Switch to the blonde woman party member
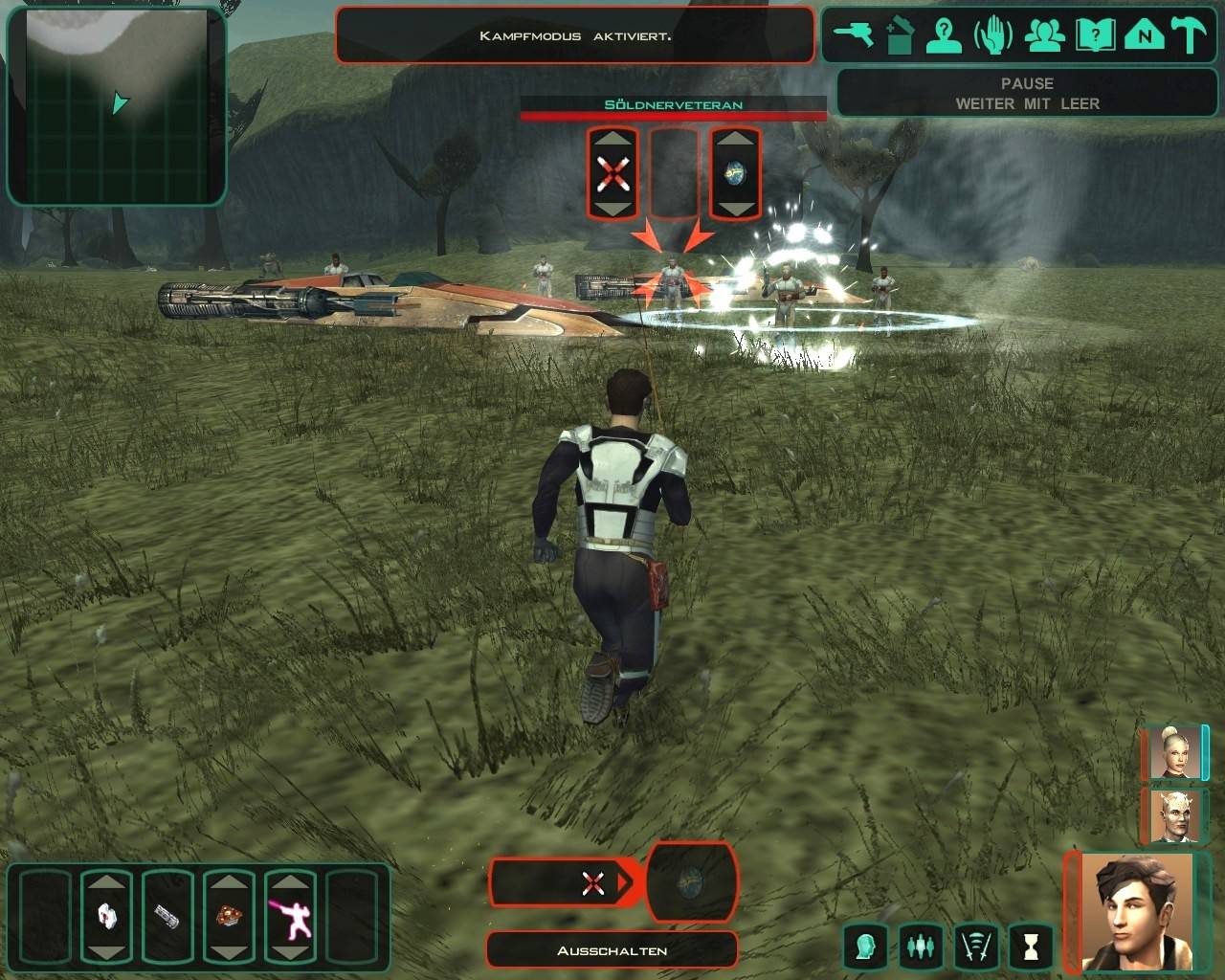Image resolution: width=1225 pixels, height=980 pixels. pyautogui.click(x=1173, y=753)
